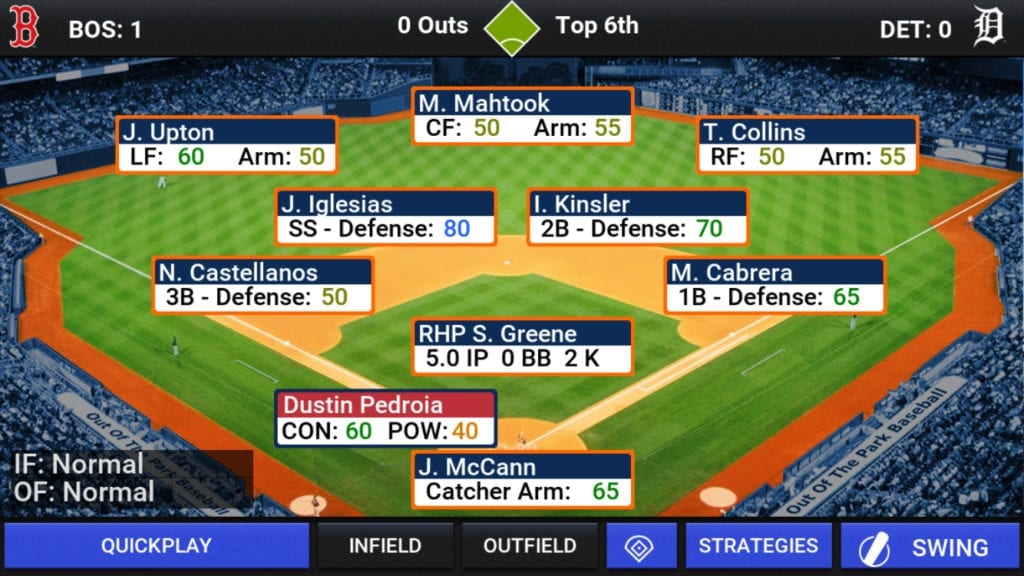Pick right fielder T. Collins's card
The width and height of the screenshot is (1024, 576).
pyautogui.click(x=807, y=145)
